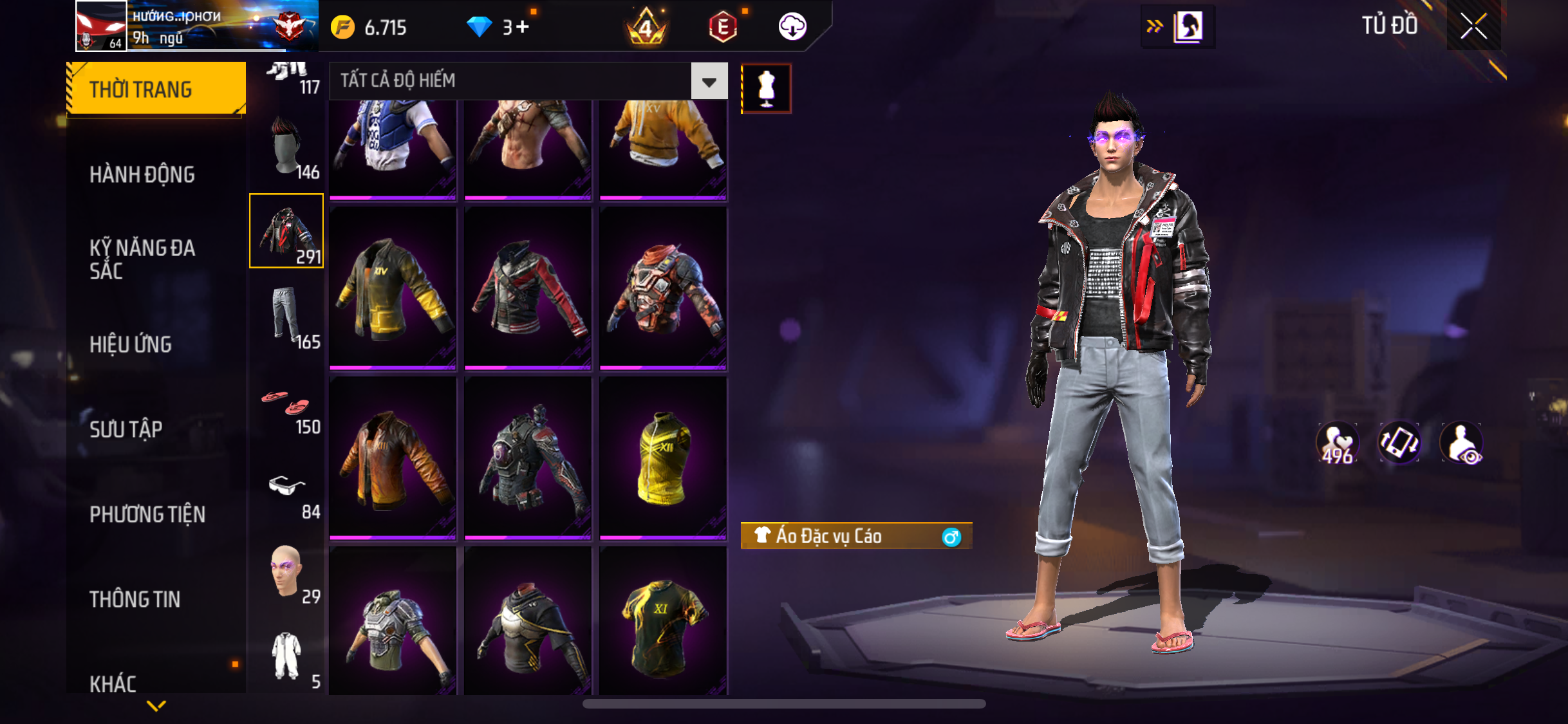This screenshot has width=1568, height=724.
Task: Click the mannequin outfit icon
Action: click(x=766, y=88)
